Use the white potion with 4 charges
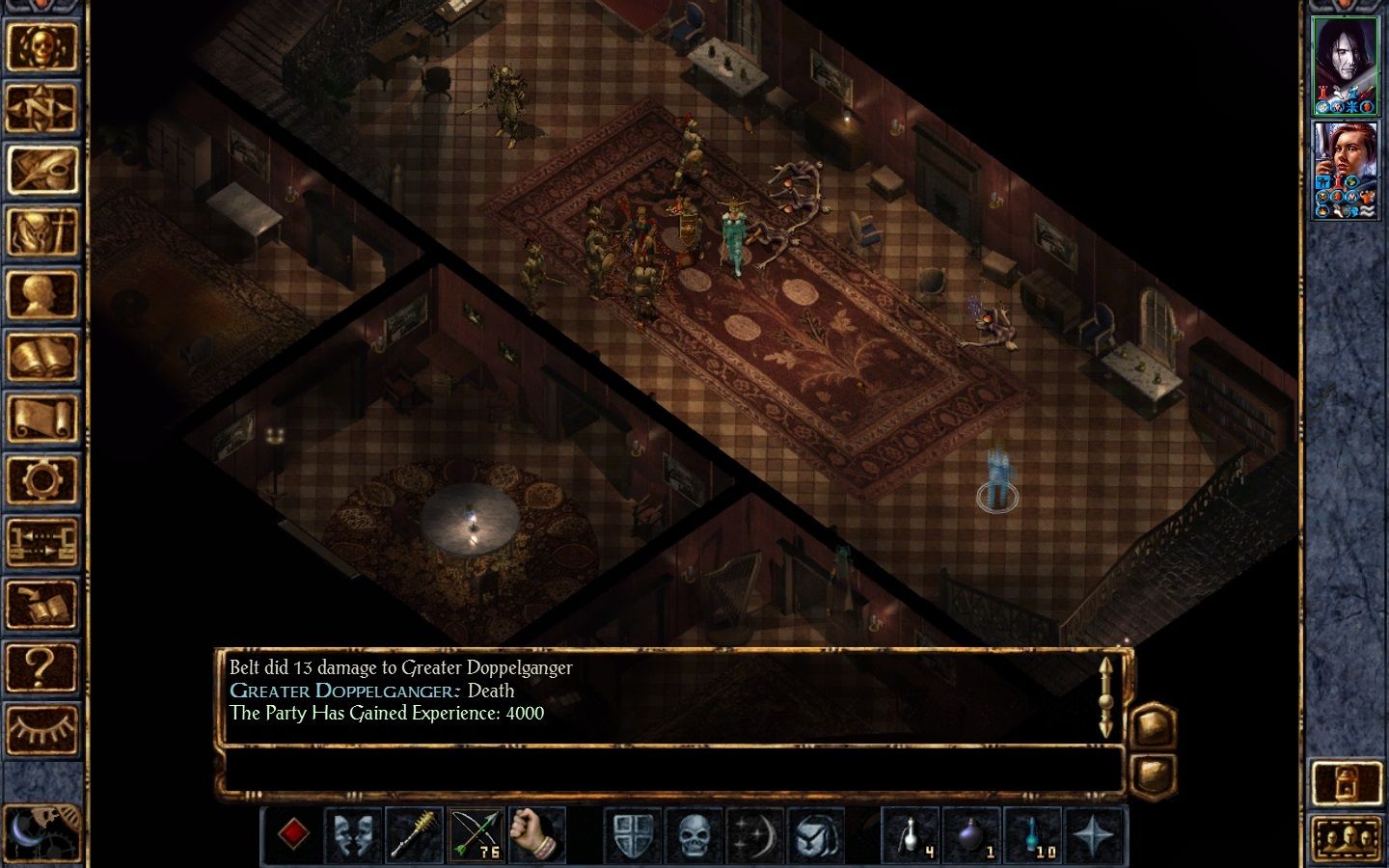The height and width of the screenshot is (868, 1389). click(911, 834)
